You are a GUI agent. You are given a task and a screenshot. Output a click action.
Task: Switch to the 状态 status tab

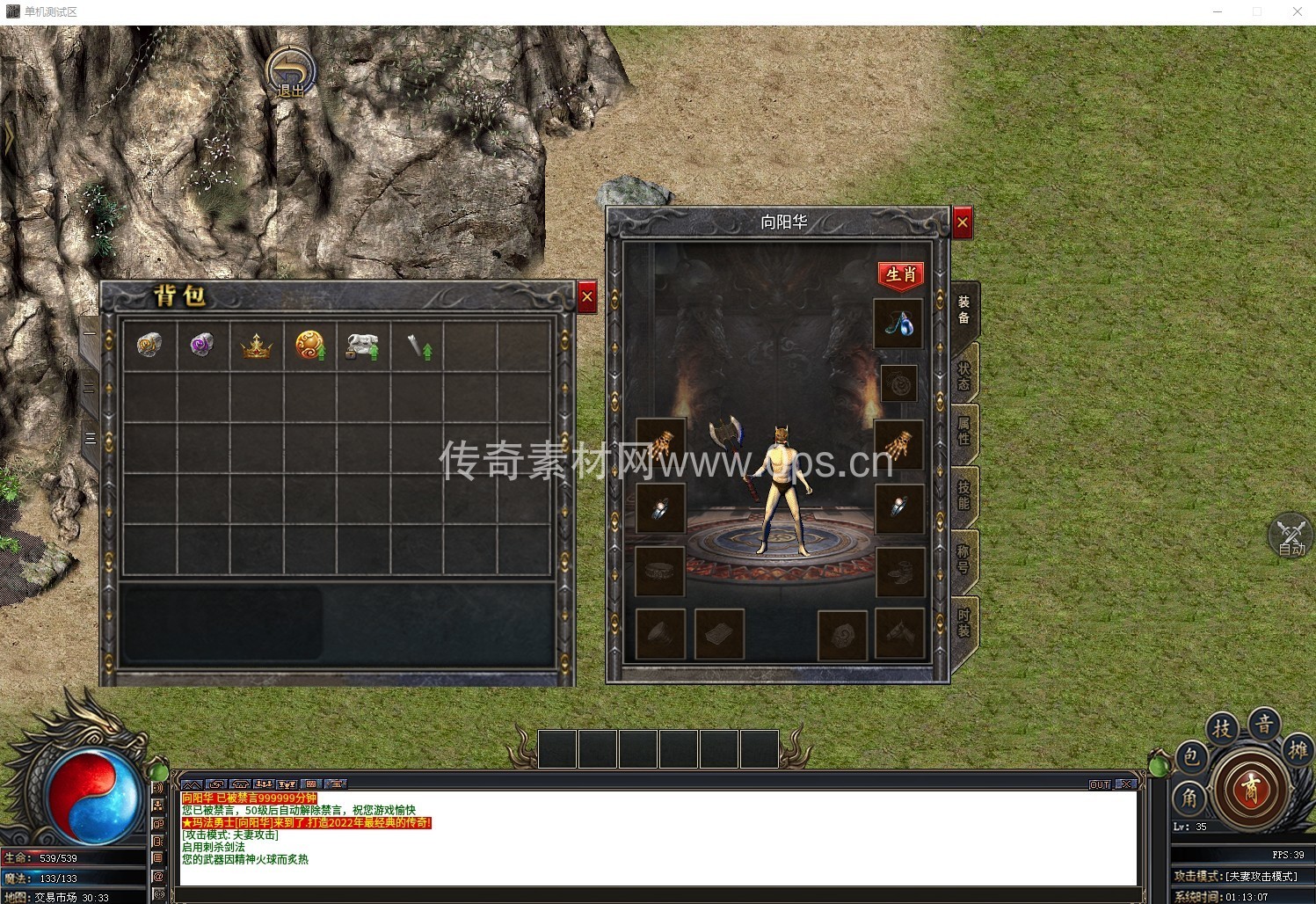pyautogui.click(x=963, y=376)
